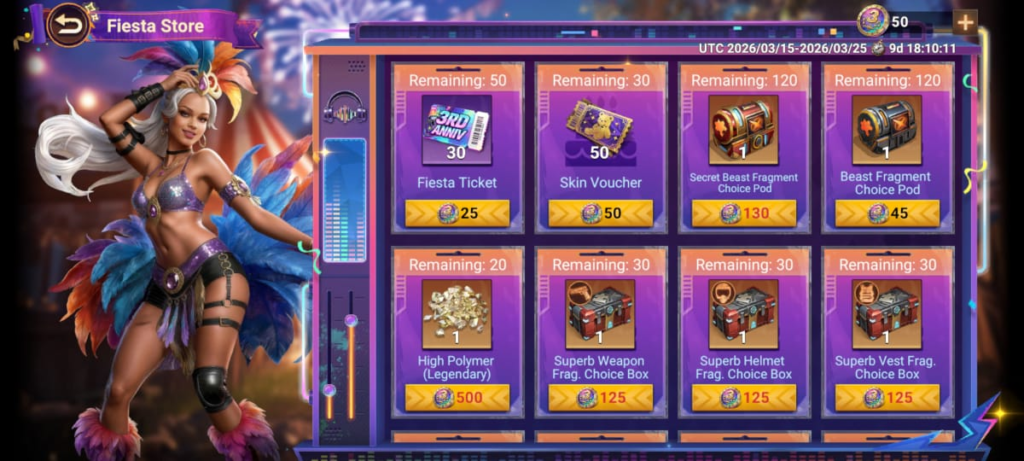Buy Beast Fragment Choice Pod for 45
The width and height of the screenshot is (1024, 461).
point(887,213)
